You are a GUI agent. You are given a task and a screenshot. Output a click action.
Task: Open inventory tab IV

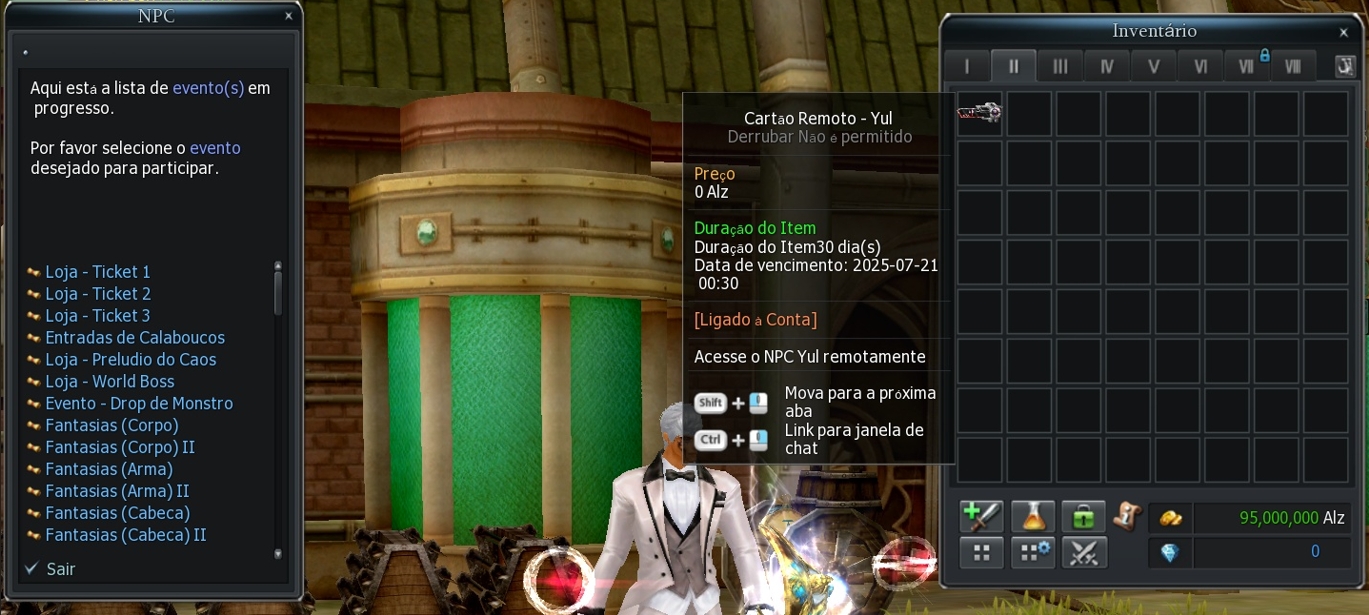click(1107, 66)
